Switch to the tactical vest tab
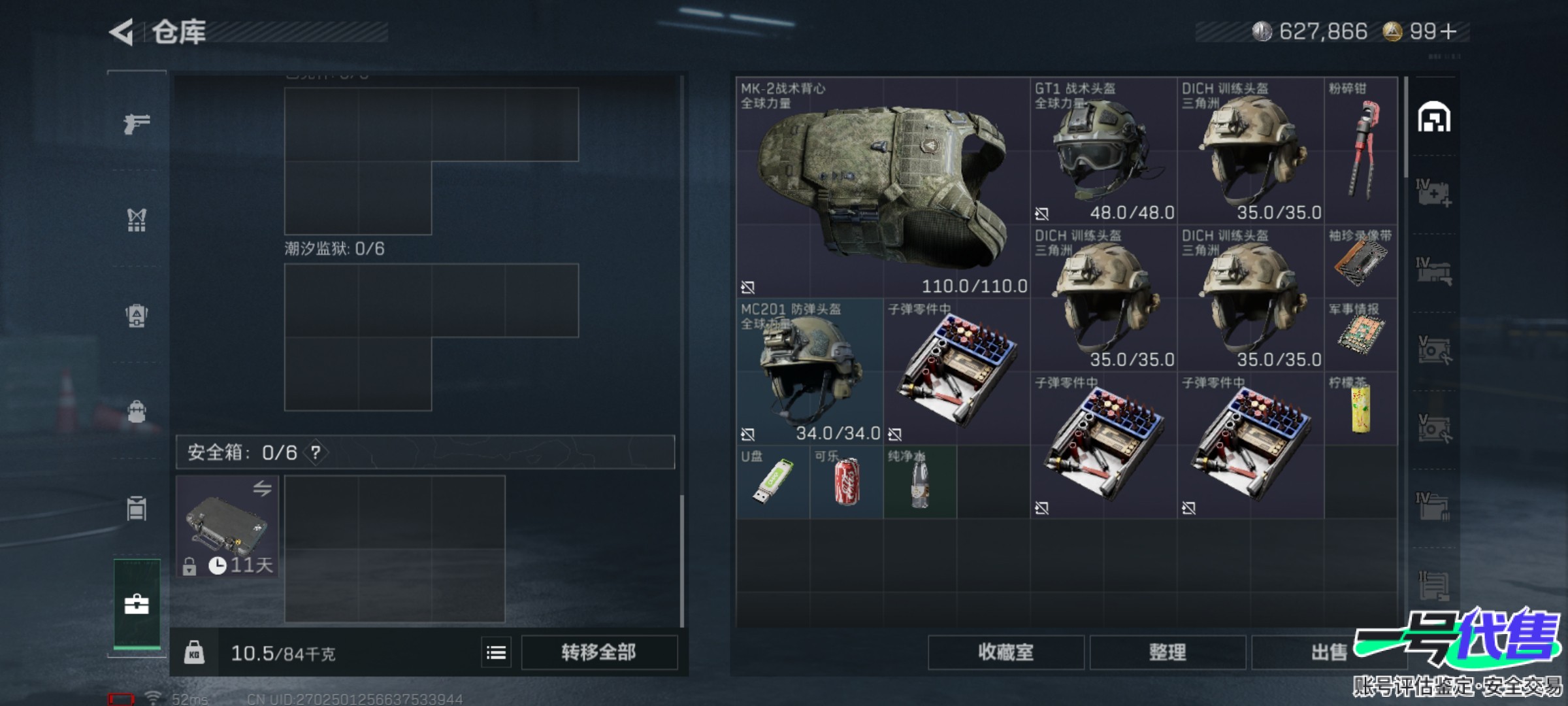The width and height of the screenshot is (1568, 706). 137,220
